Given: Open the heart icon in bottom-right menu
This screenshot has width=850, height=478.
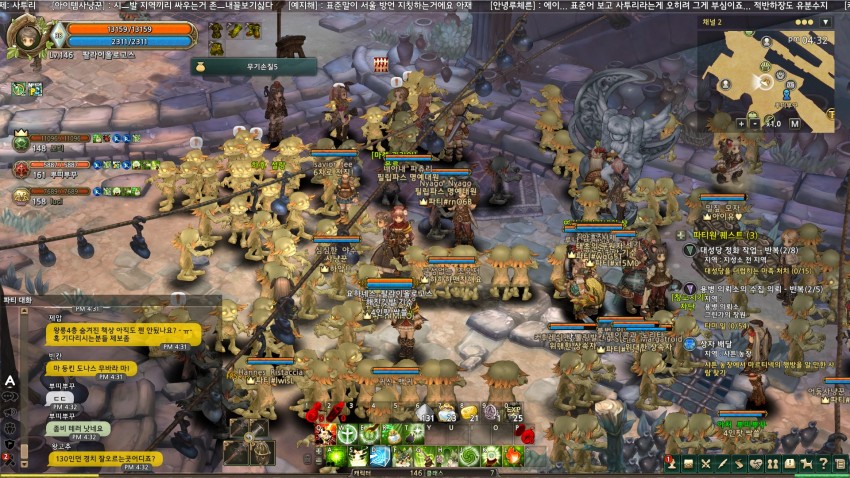Looking at the screenshot, I should [x=757, y=464].
